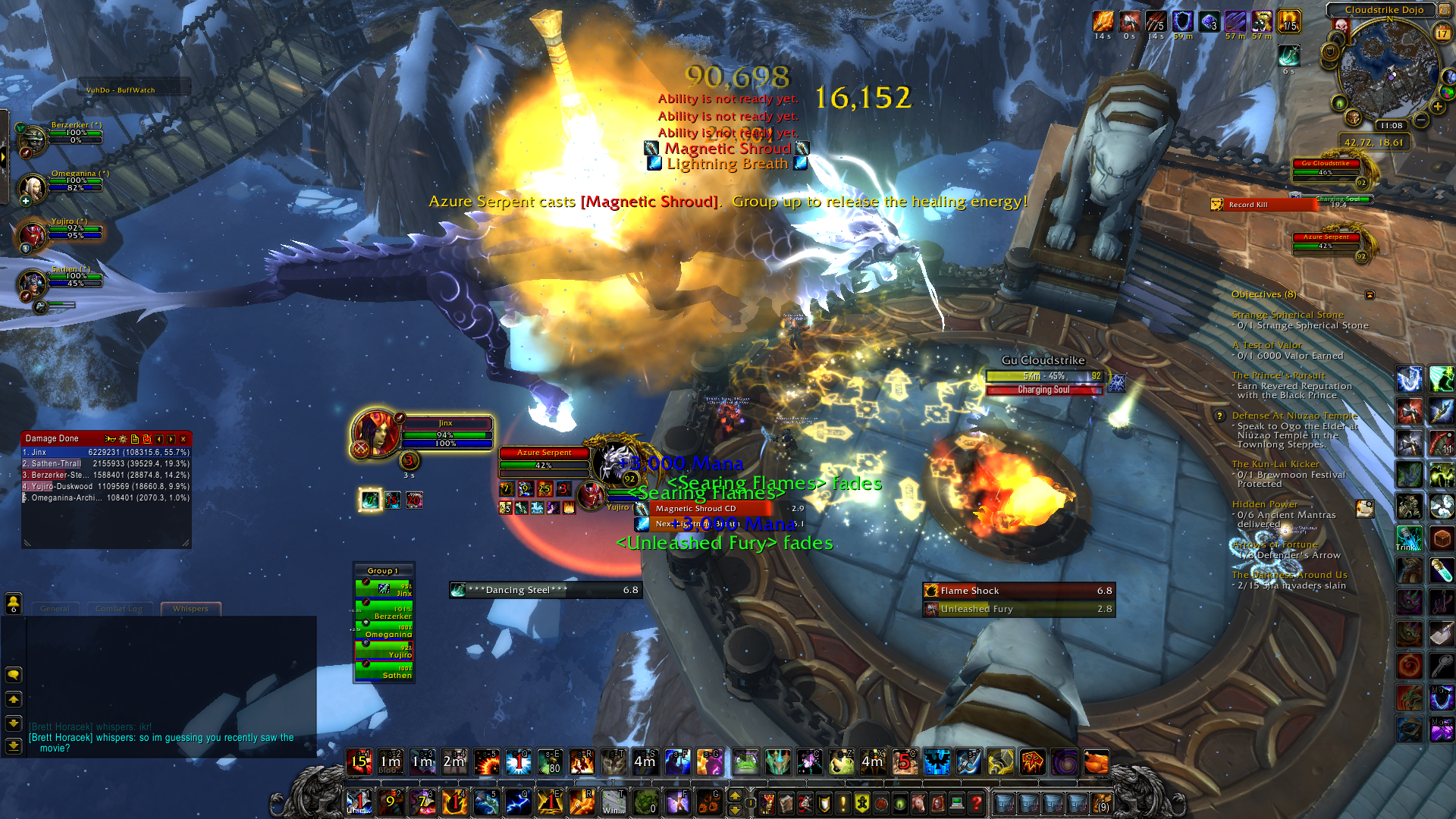Image resolution: width=1456 pixels, height=819 pixels.
Task: Zoom in on the minimap
Action: click(x=1437, y=107)
